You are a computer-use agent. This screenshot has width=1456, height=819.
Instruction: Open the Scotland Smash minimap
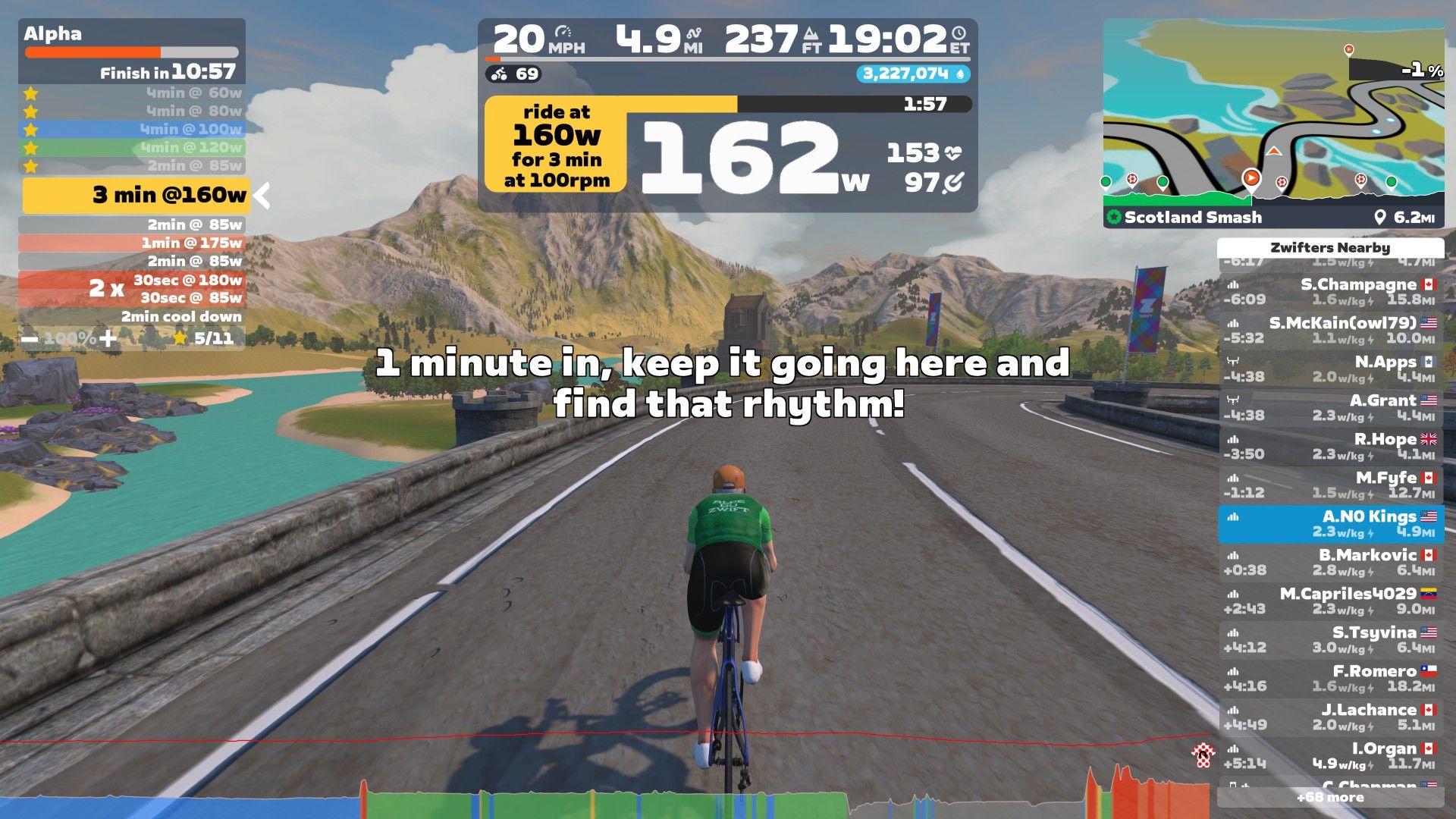tap(1273, 121)
